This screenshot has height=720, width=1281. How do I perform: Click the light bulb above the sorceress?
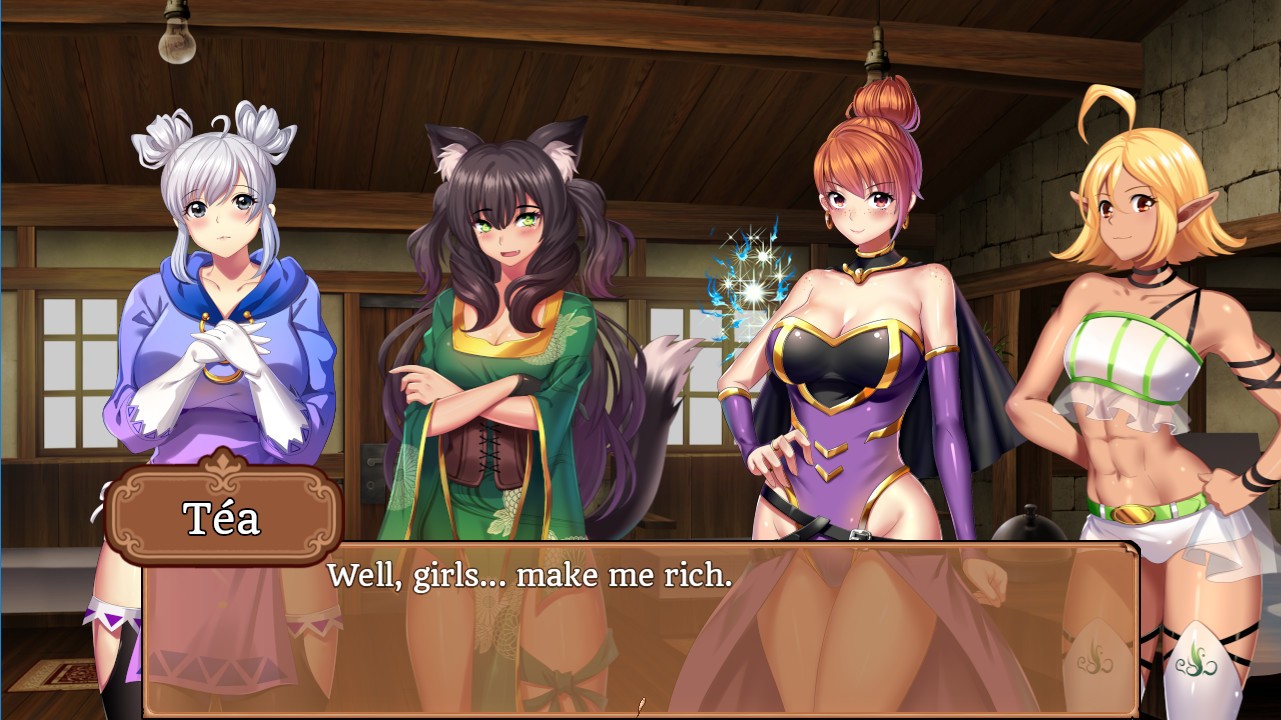[879, 55]
